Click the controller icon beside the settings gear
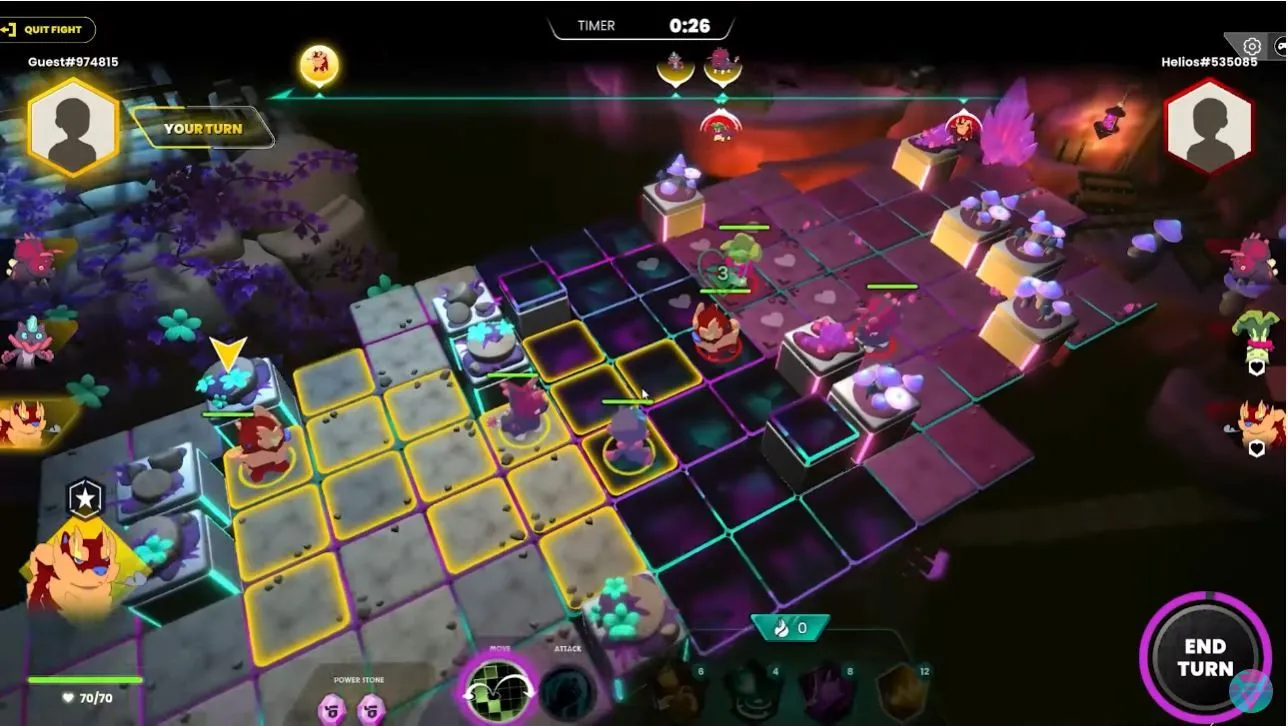This screenshot has height=726, width=1288. point(1280,46)
